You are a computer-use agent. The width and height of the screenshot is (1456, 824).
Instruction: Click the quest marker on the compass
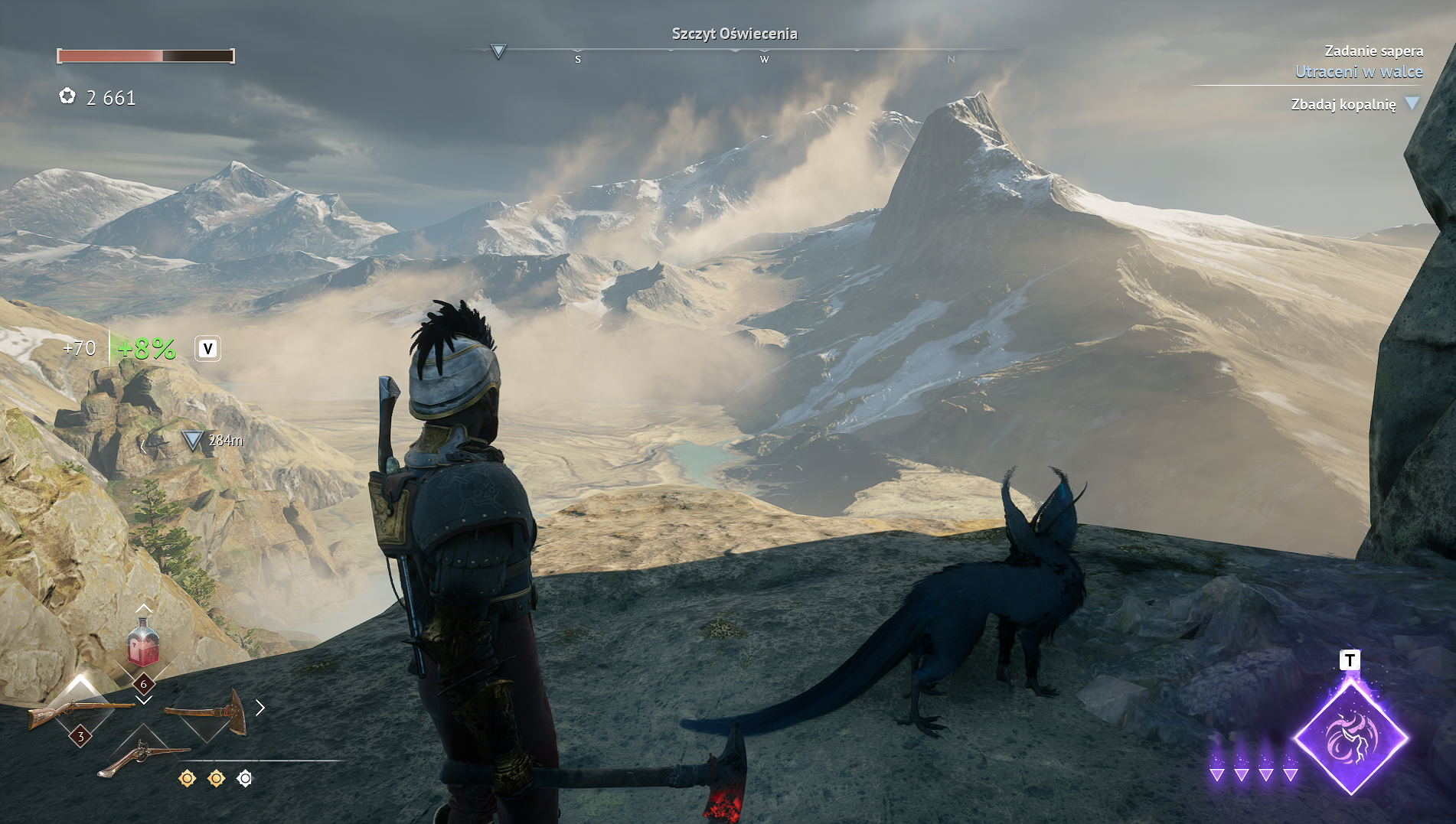coord(498,51)
